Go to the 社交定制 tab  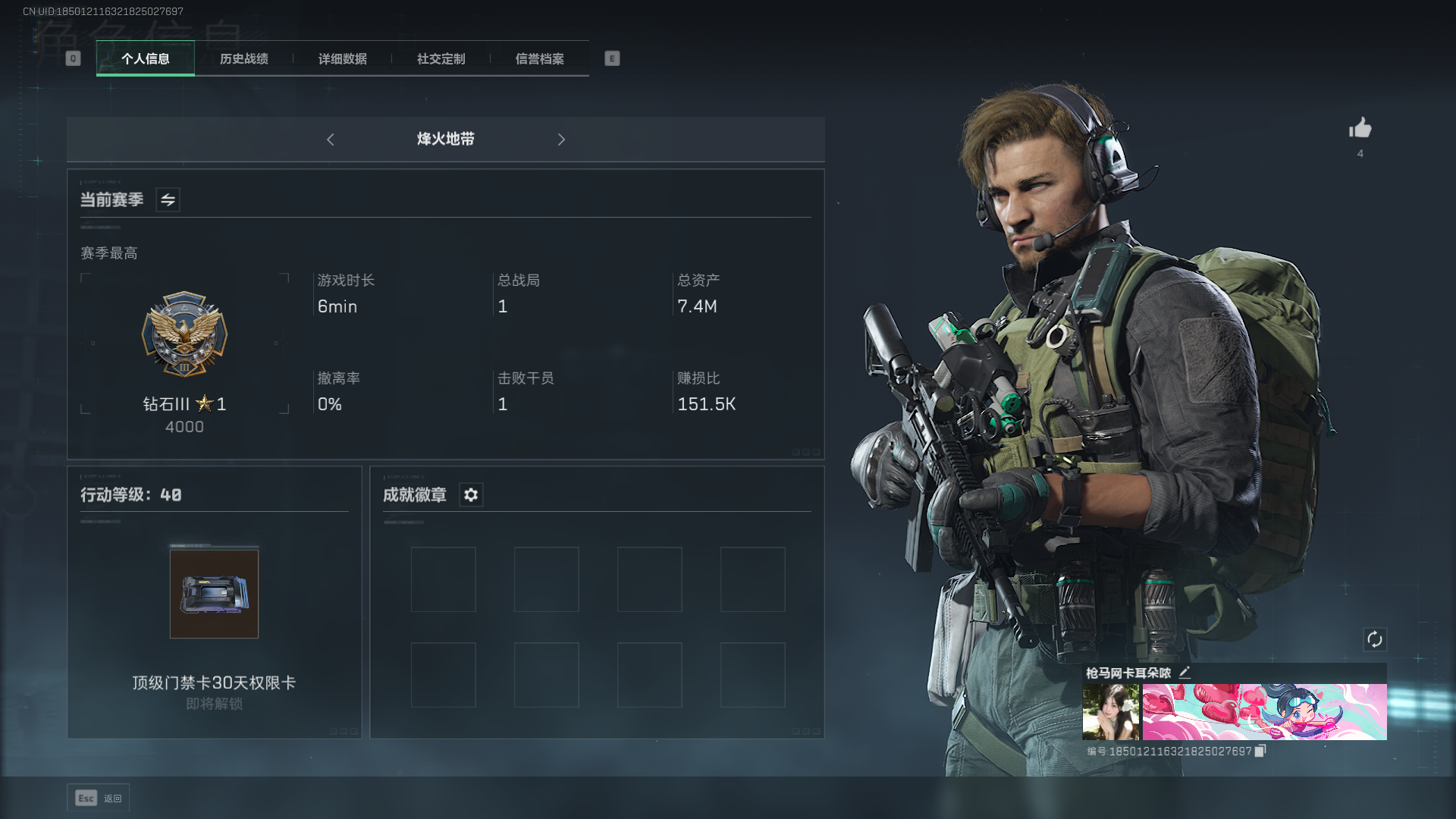(441, 58)
